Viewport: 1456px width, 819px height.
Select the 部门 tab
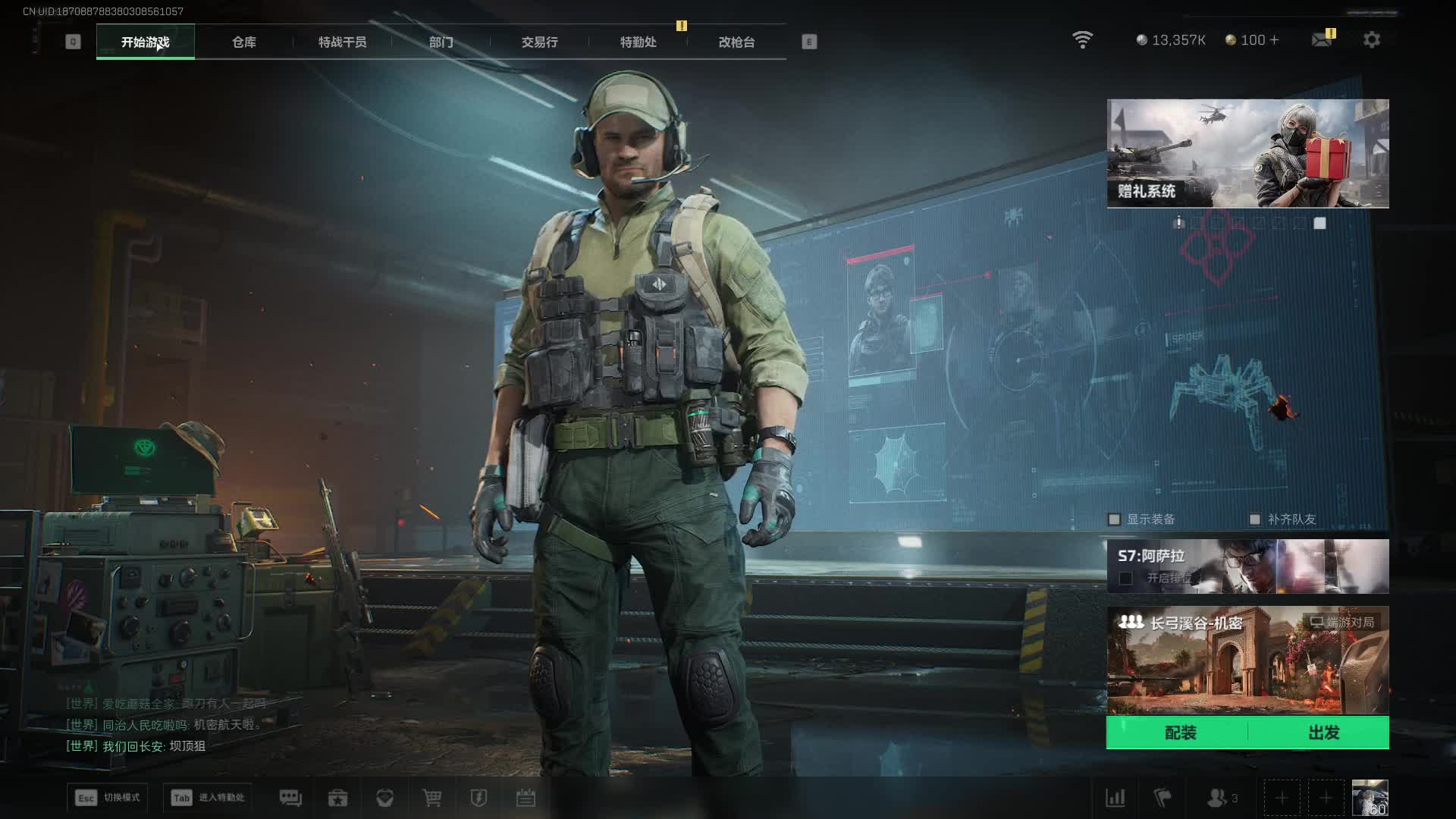[441, 42]
